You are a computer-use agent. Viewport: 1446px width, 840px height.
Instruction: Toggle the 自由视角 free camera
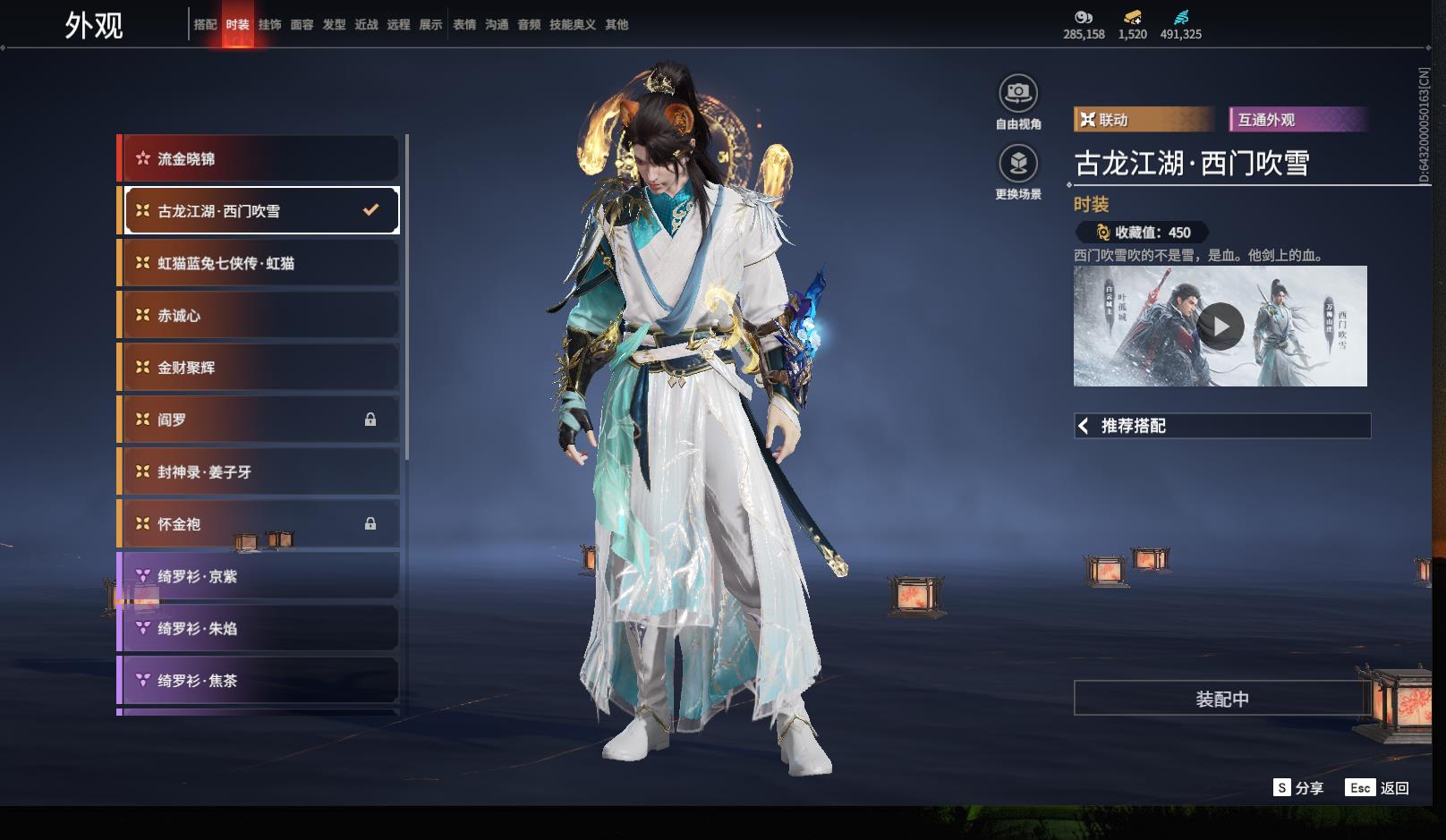tap(1018, 93)
